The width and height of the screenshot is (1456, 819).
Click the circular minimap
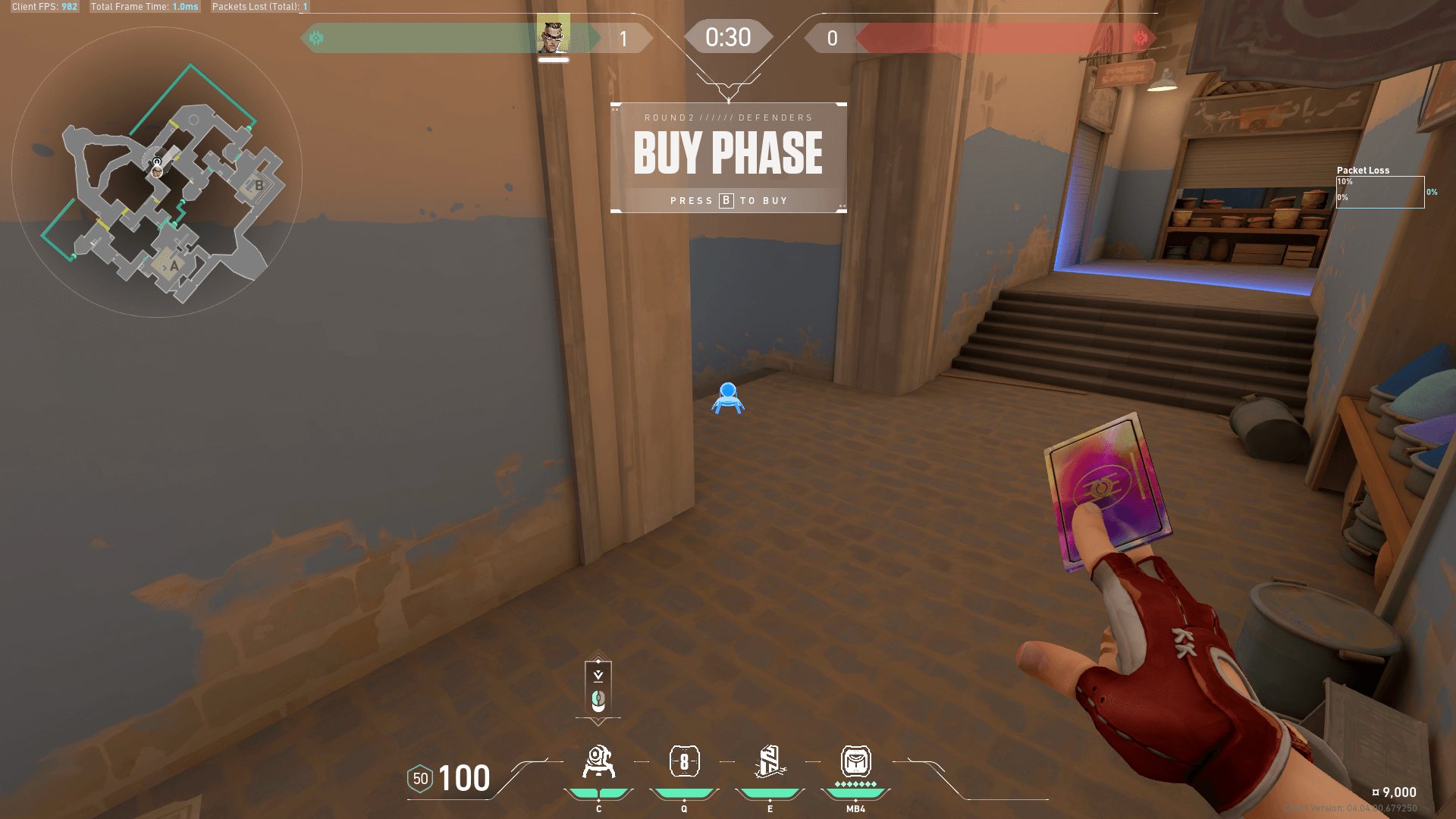(x=157, y=172)
